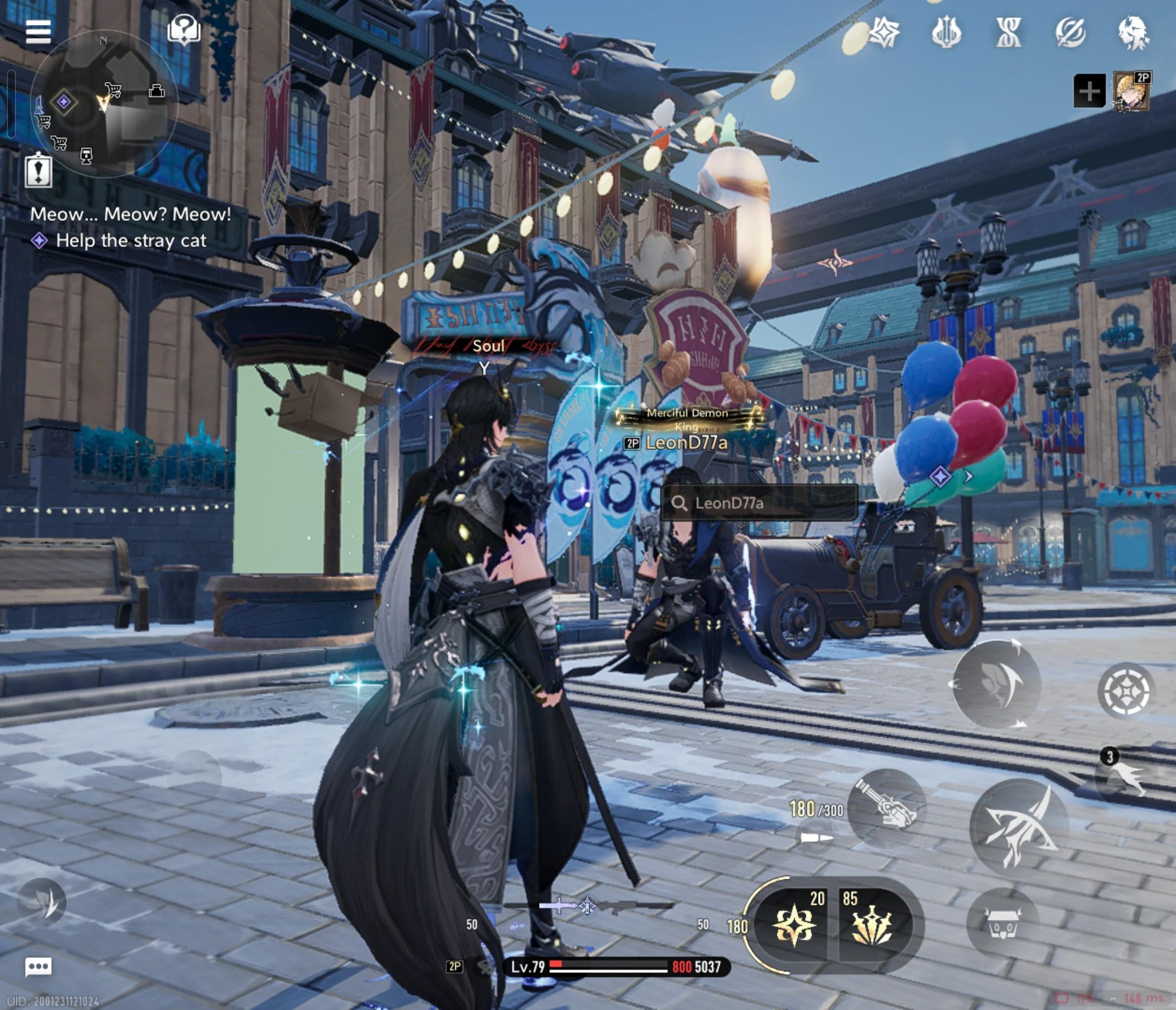Summon the horned companion creature button
Viewport: 1176px width, 1010px height.
(1003, 925)
